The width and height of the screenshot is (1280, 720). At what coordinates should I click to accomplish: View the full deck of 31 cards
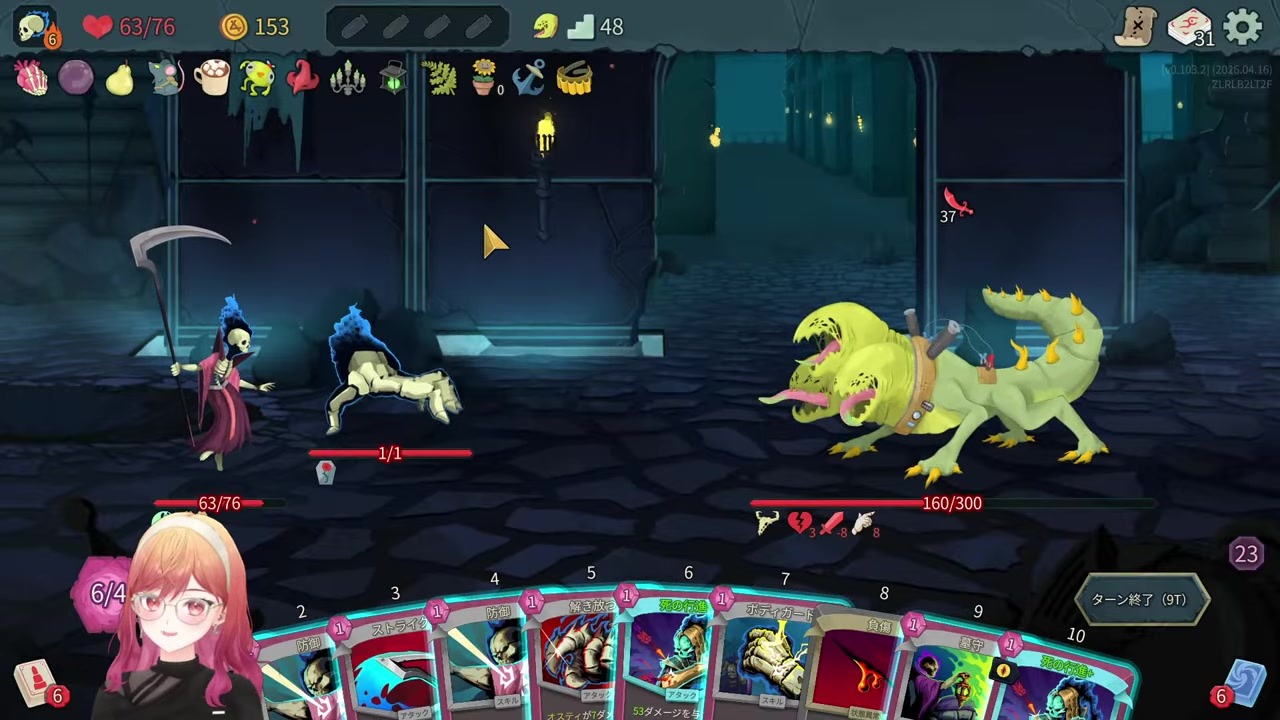pos(1190,27)
